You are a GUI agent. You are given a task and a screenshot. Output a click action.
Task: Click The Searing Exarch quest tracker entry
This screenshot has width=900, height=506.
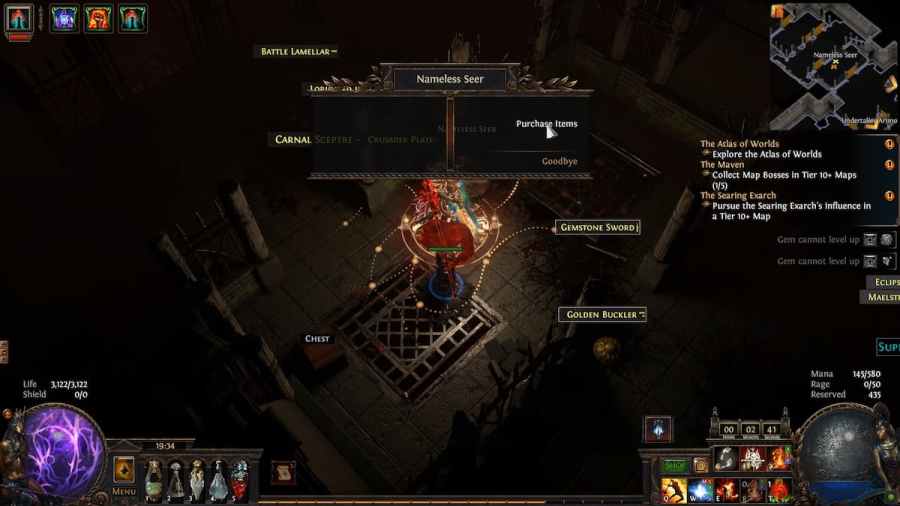(x=738, y=195)
